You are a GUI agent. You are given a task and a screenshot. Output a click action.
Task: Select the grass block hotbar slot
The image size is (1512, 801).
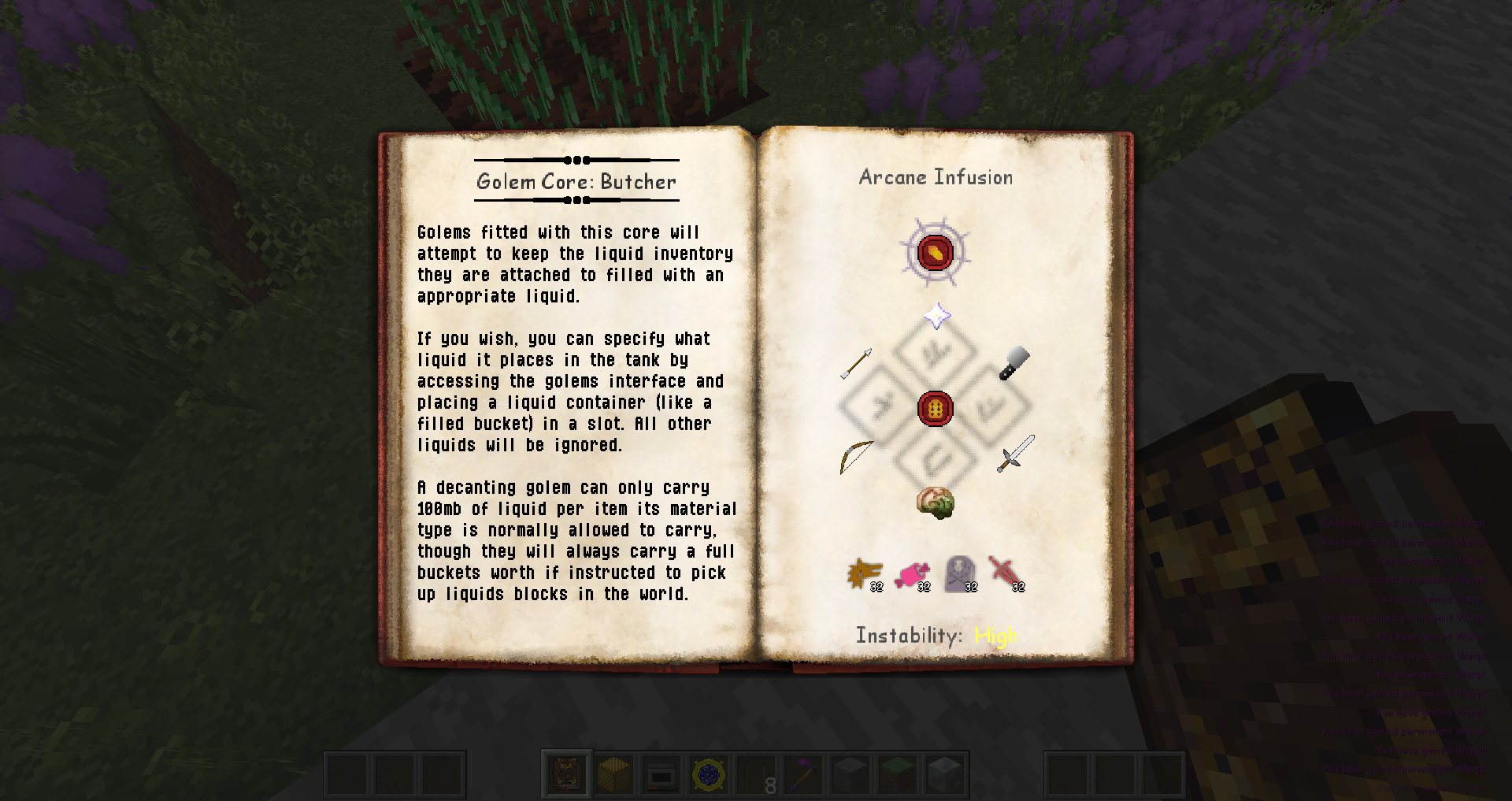click(x=898, y=775)
